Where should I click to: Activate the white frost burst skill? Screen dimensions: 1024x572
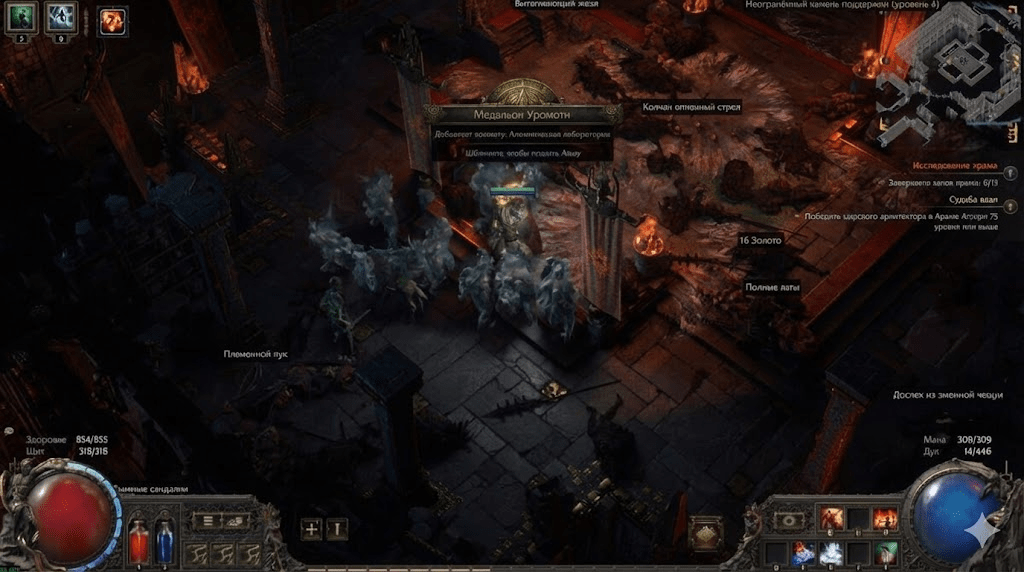[x=831, y=552]
